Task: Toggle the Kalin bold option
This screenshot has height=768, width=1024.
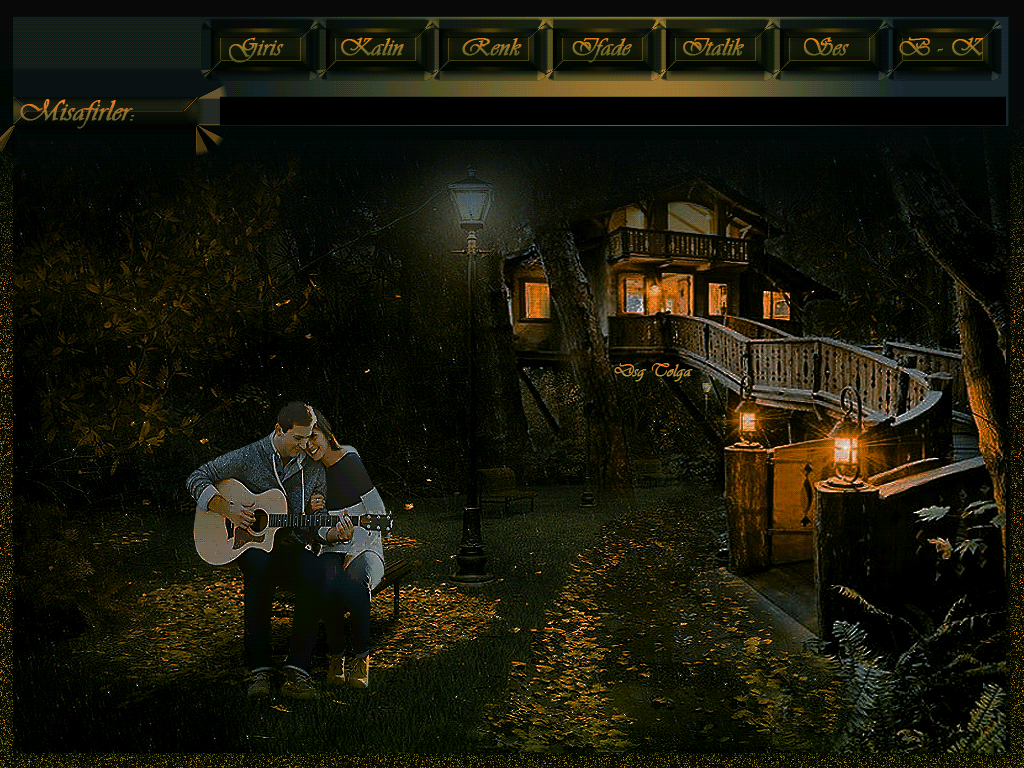Action: tap(374, 48)
